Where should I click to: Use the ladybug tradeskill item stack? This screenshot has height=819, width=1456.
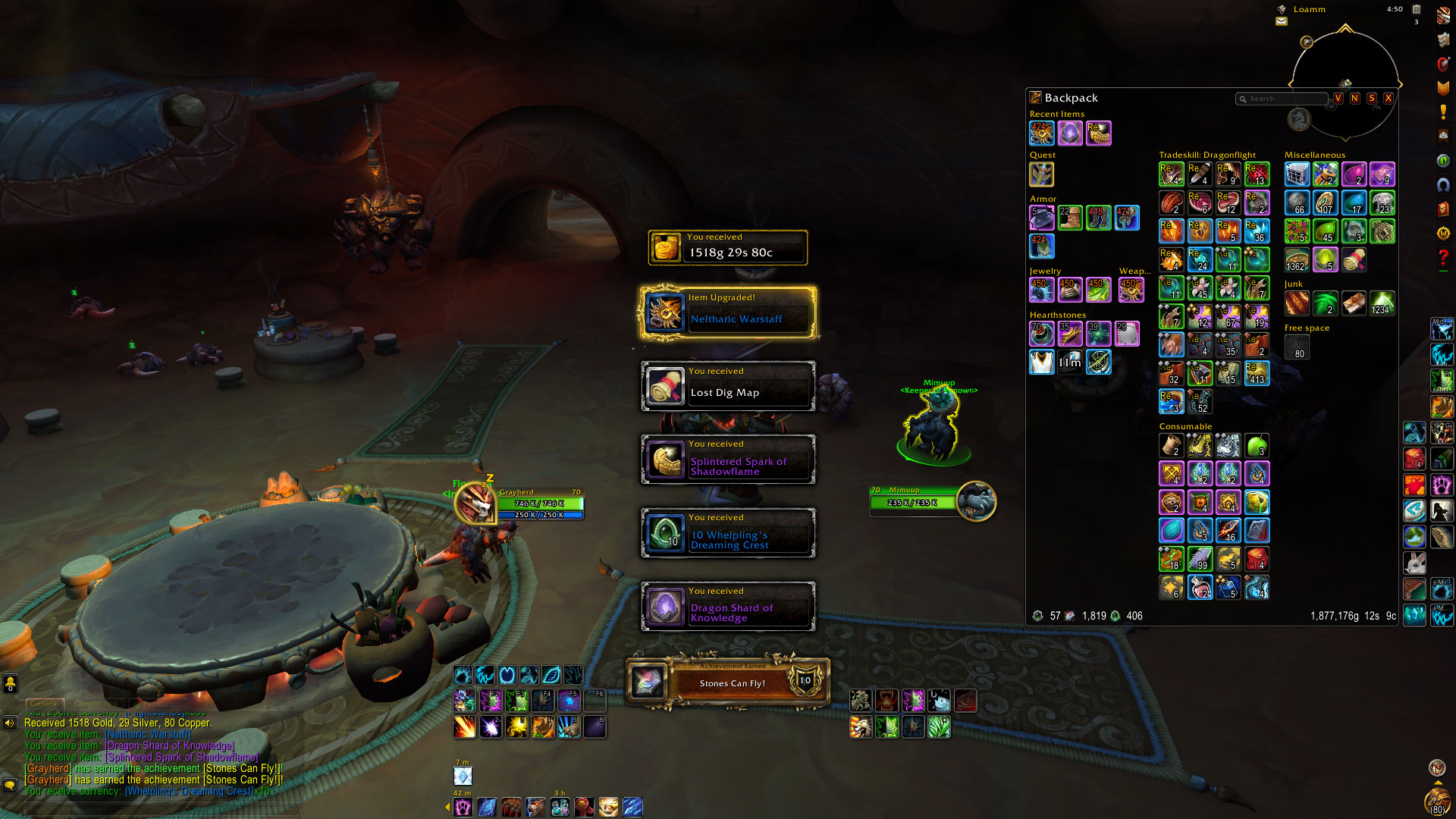tap(1257, 174)
